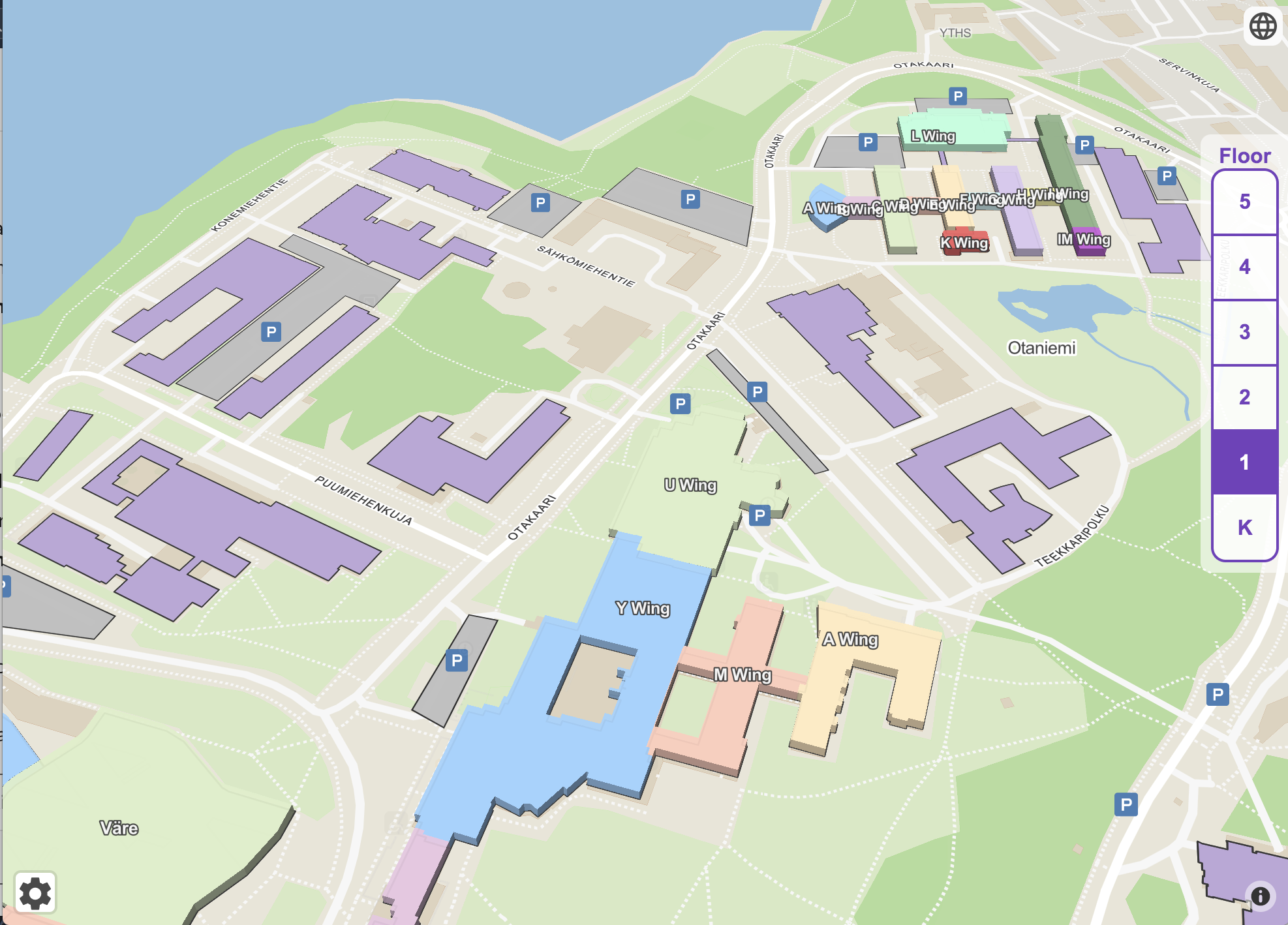Click the IM Wing label
Image resolution: width=1288 pixels, height=925 pixels.
point(1083,240)
